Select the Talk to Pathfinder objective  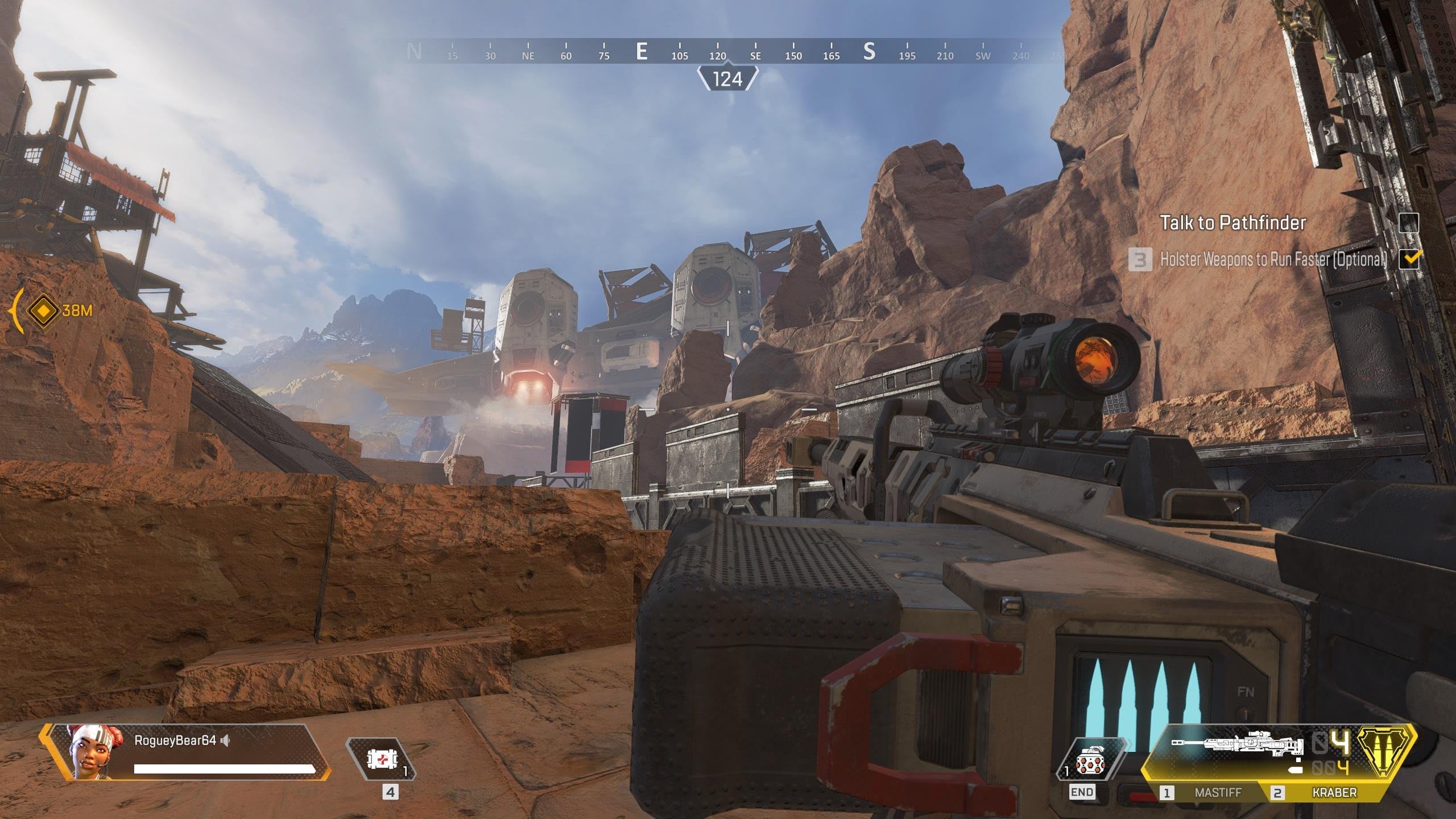(1232, 223)
